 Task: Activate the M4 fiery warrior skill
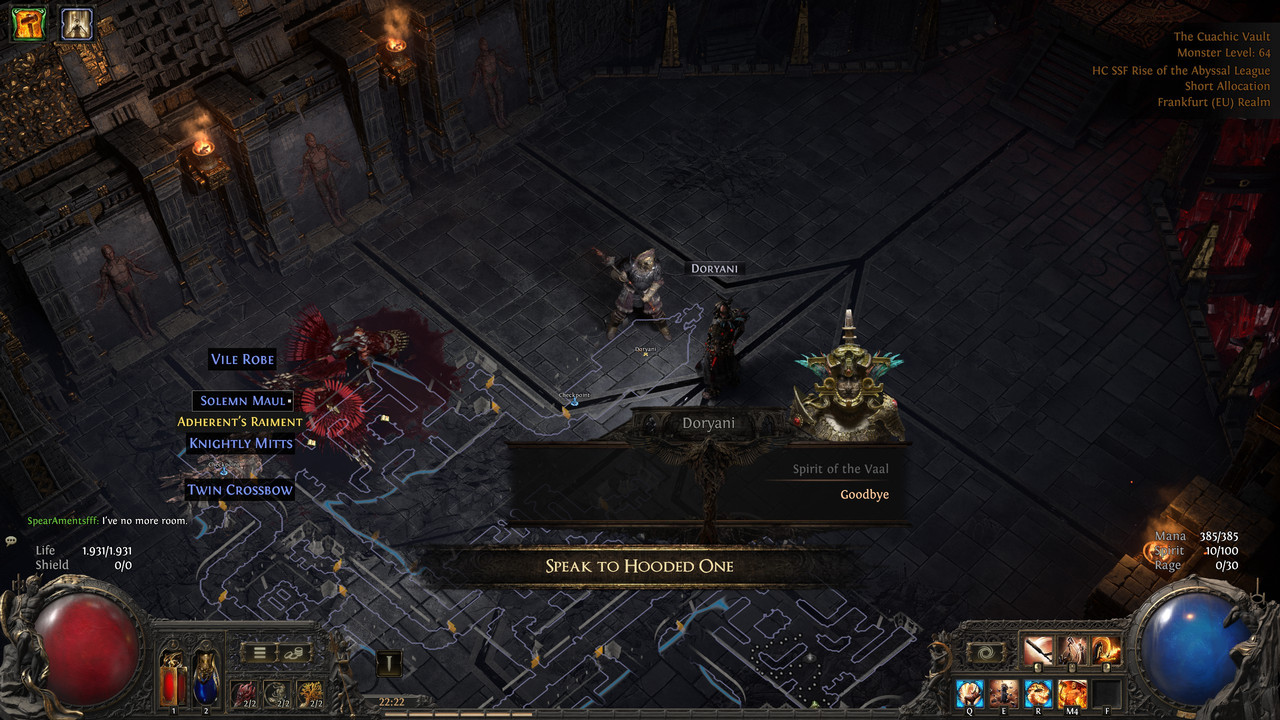pos(1072,692)
